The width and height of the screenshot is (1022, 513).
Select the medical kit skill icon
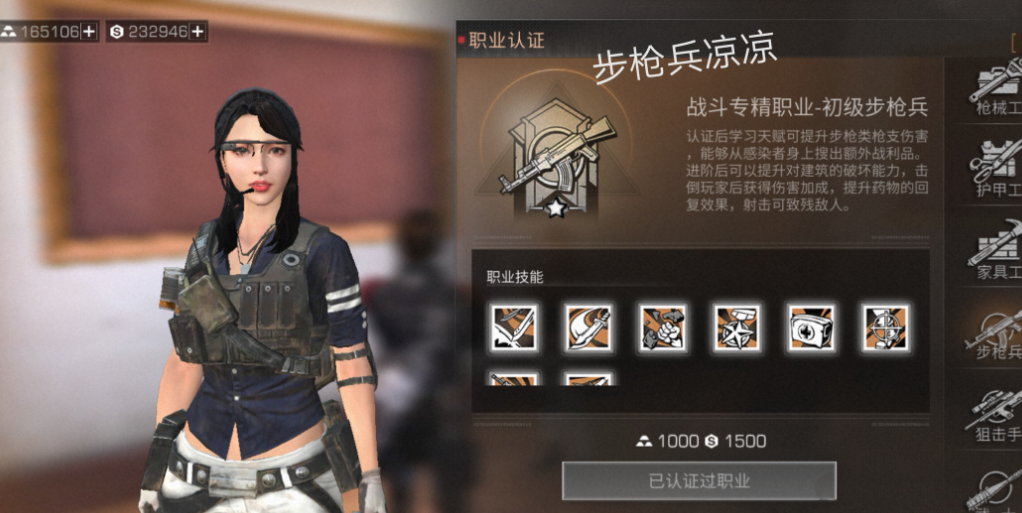click(811, 327)
